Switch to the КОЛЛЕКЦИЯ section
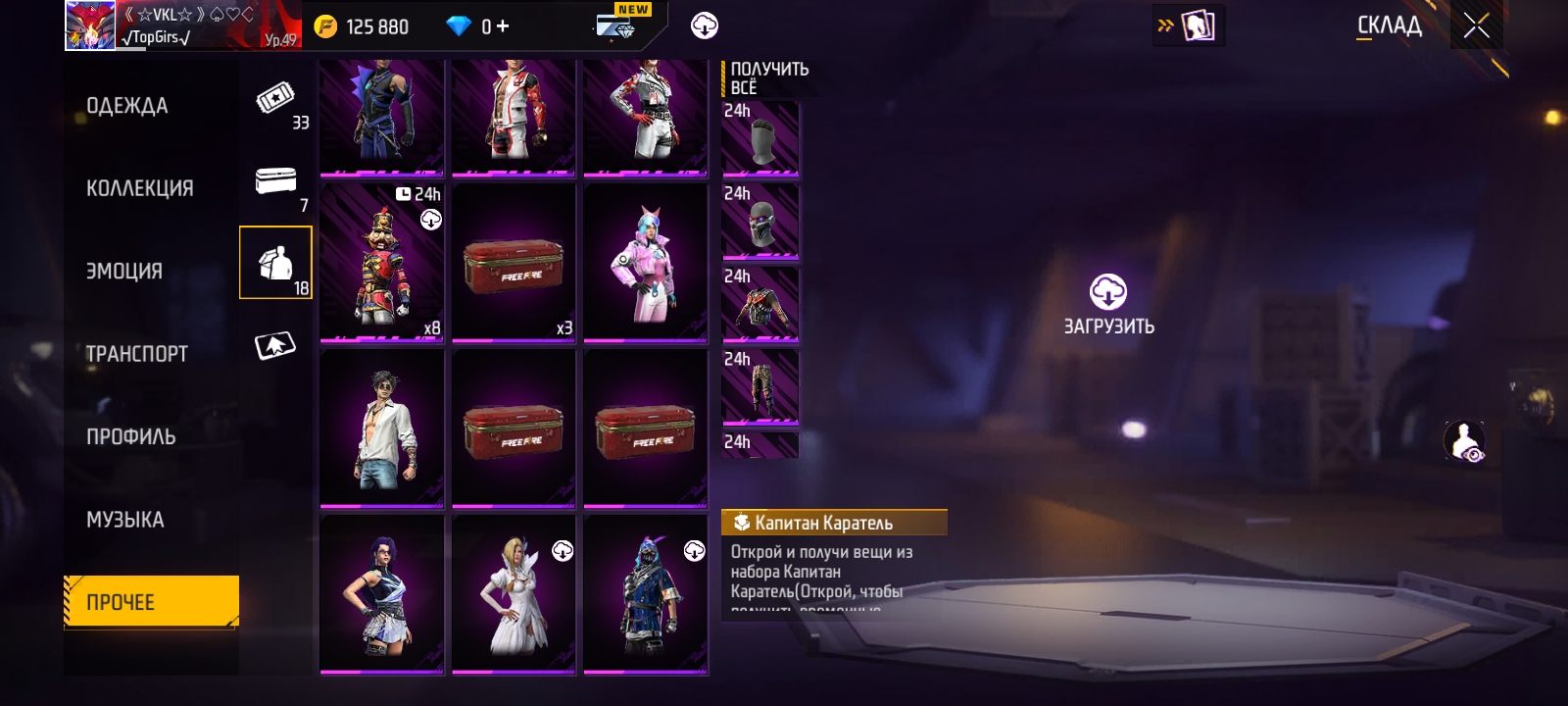 [139, 188]
